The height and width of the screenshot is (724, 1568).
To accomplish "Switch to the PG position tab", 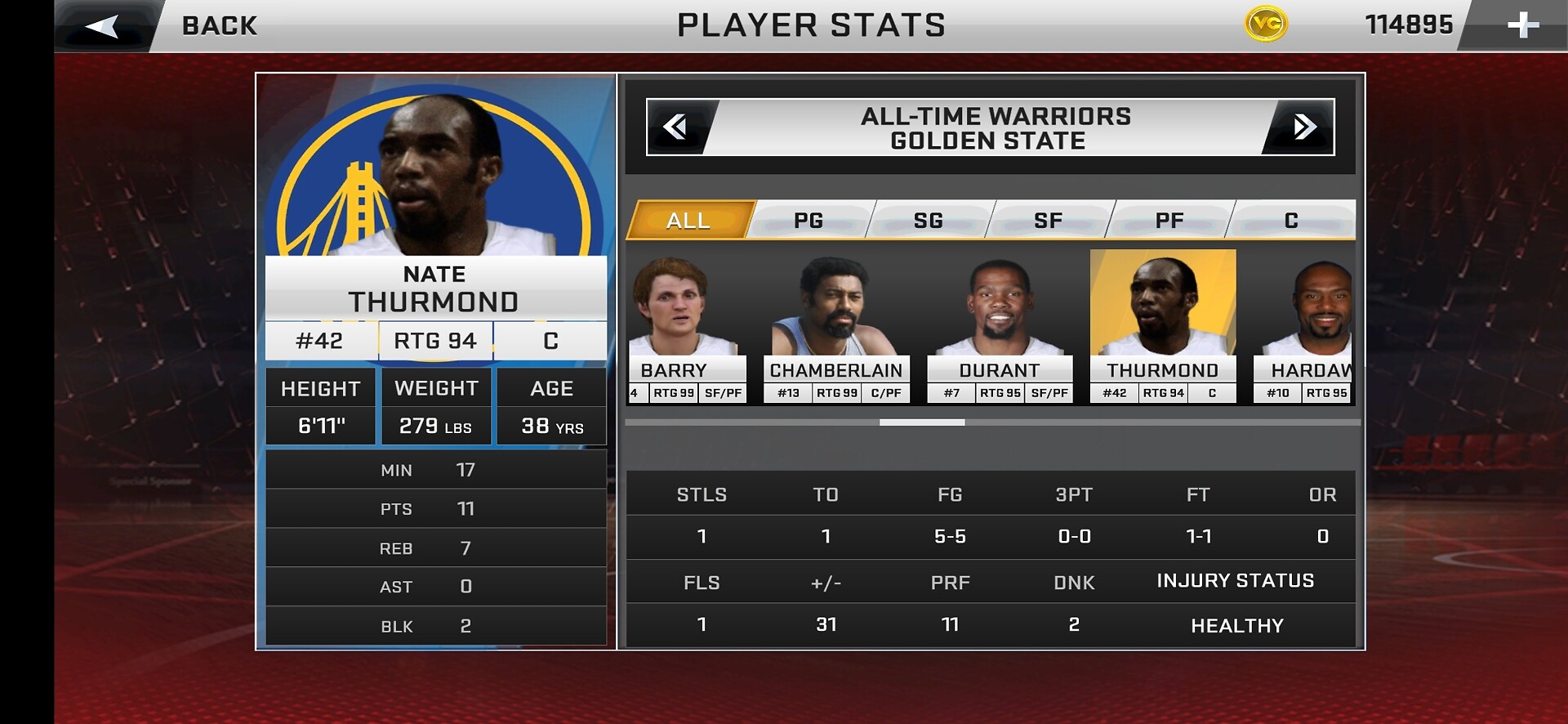I will point(808,220).
